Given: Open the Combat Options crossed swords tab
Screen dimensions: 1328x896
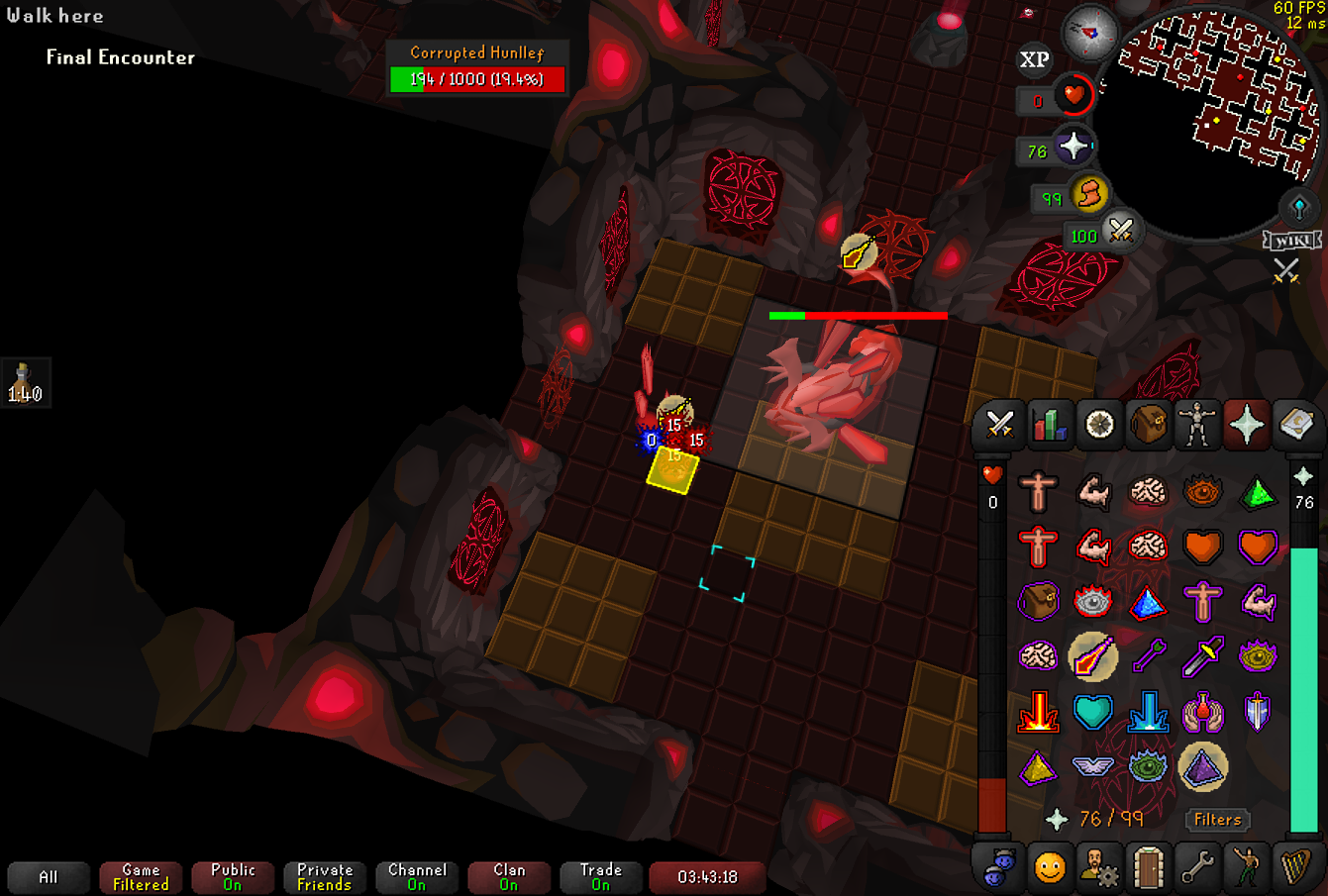Looking at the screenshot, I should coord(999,425).
